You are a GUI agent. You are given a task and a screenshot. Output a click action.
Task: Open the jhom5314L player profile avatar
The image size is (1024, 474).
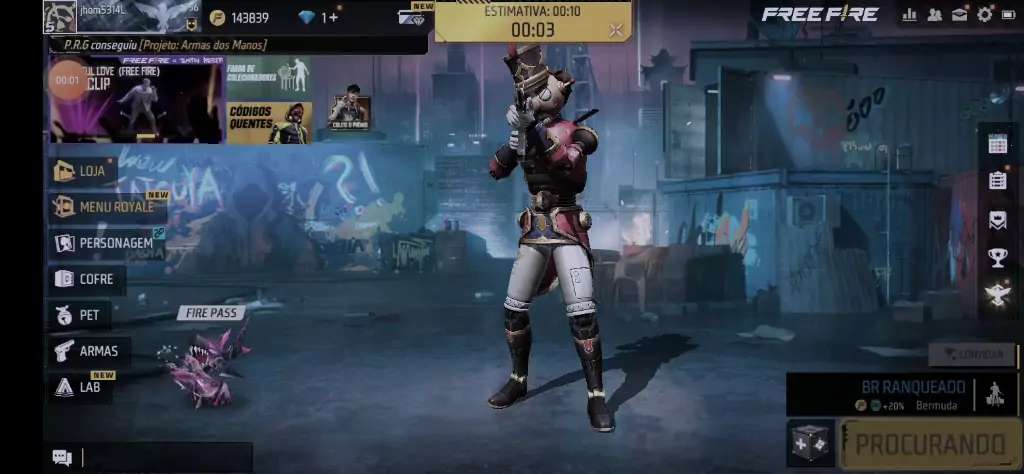60,16
